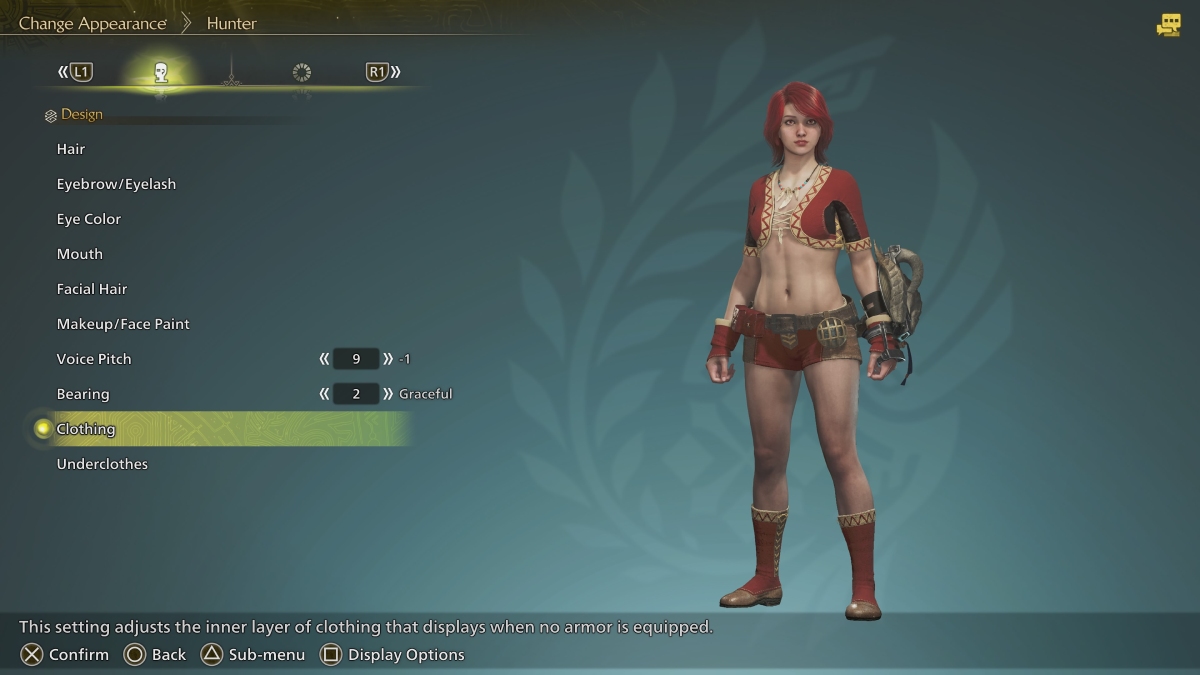Decrease Voice Pitch with left arrow
The image size is (1200, 675).
324,359
